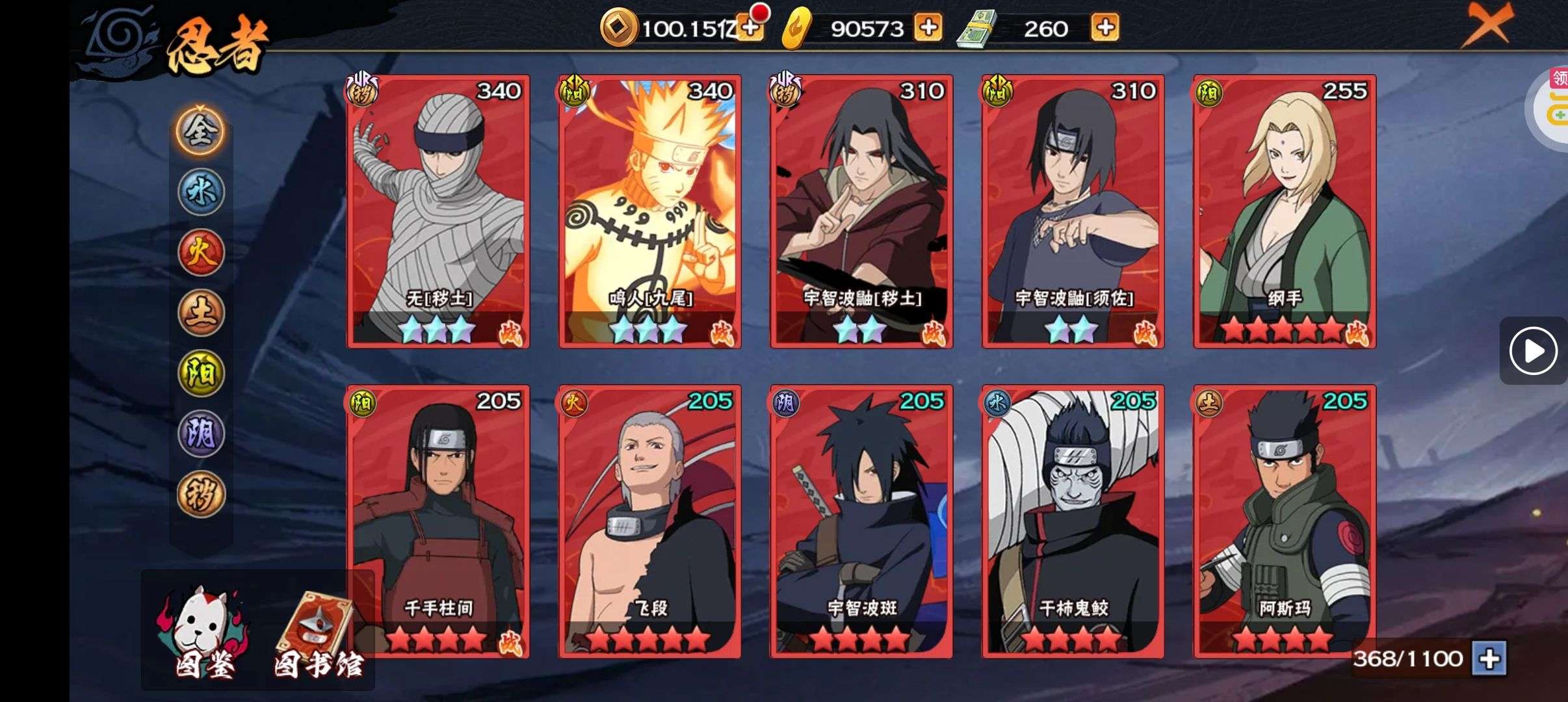Select the 宇智波鼬[须佐] card
Viewport: 1568px width, 702px height.
point(1073,211)
